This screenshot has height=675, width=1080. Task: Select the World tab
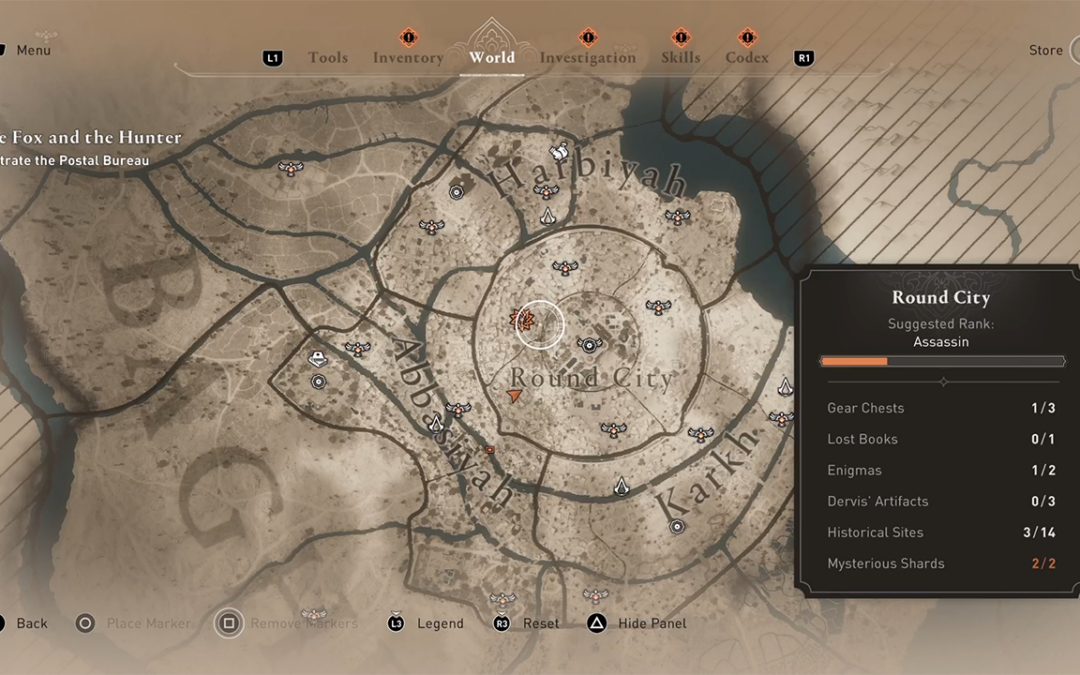[x=492, y=58]
